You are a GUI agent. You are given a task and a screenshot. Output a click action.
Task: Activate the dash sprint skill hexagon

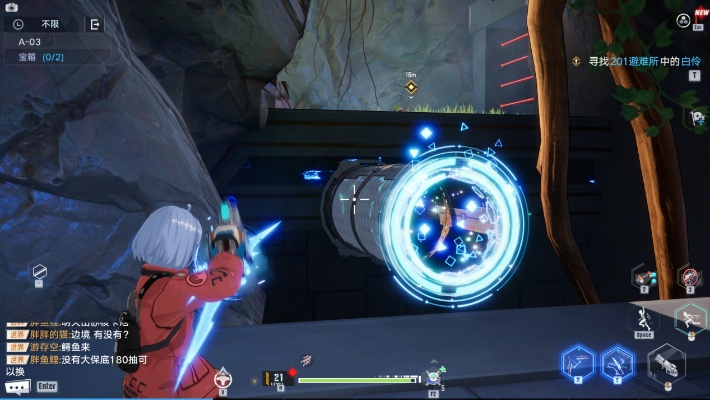click(x=689, y=318)
